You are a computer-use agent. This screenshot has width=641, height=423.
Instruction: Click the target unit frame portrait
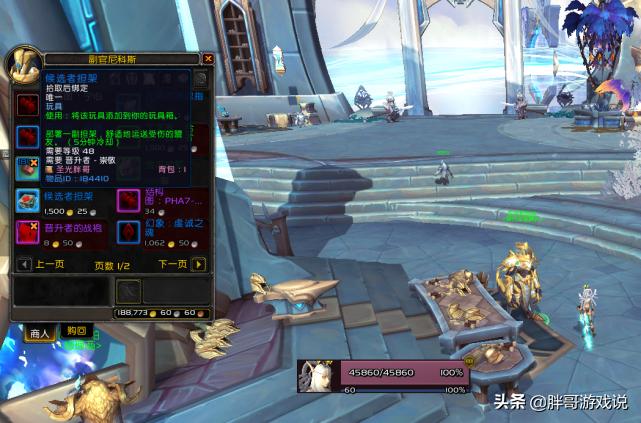point(318,375)
